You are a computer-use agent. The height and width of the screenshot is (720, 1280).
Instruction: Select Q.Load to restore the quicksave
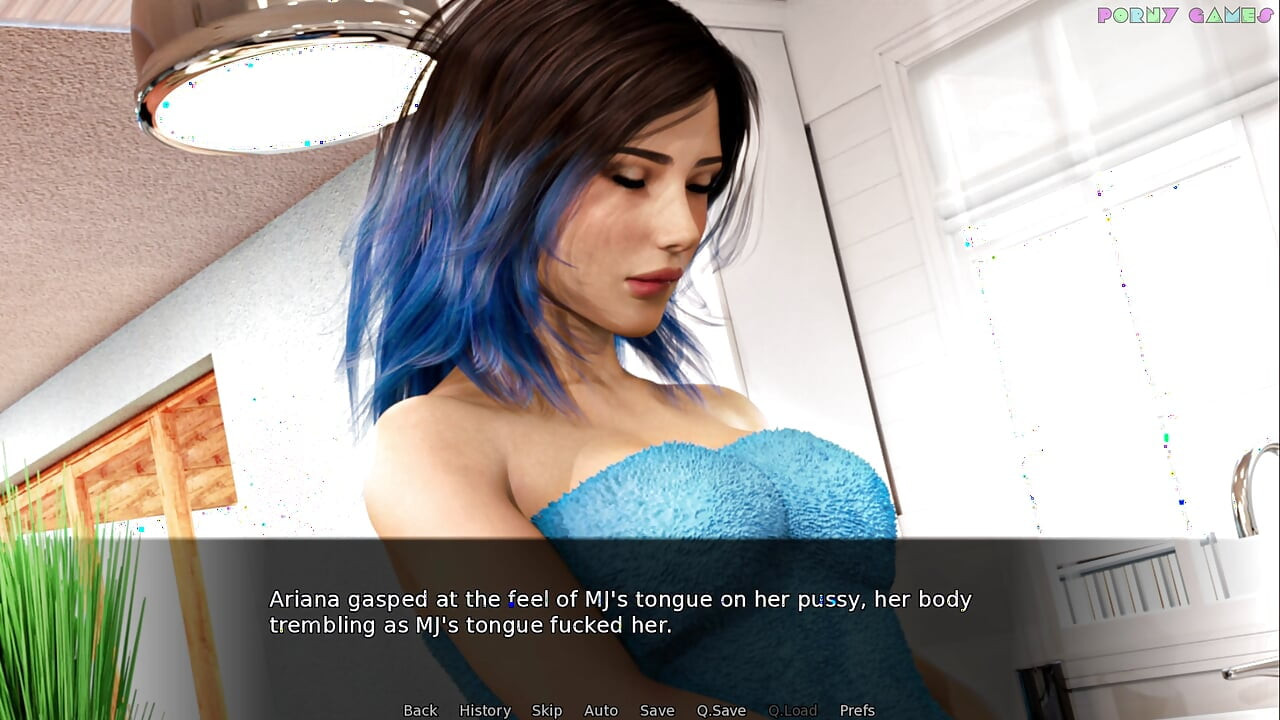(x=792, y=710)
